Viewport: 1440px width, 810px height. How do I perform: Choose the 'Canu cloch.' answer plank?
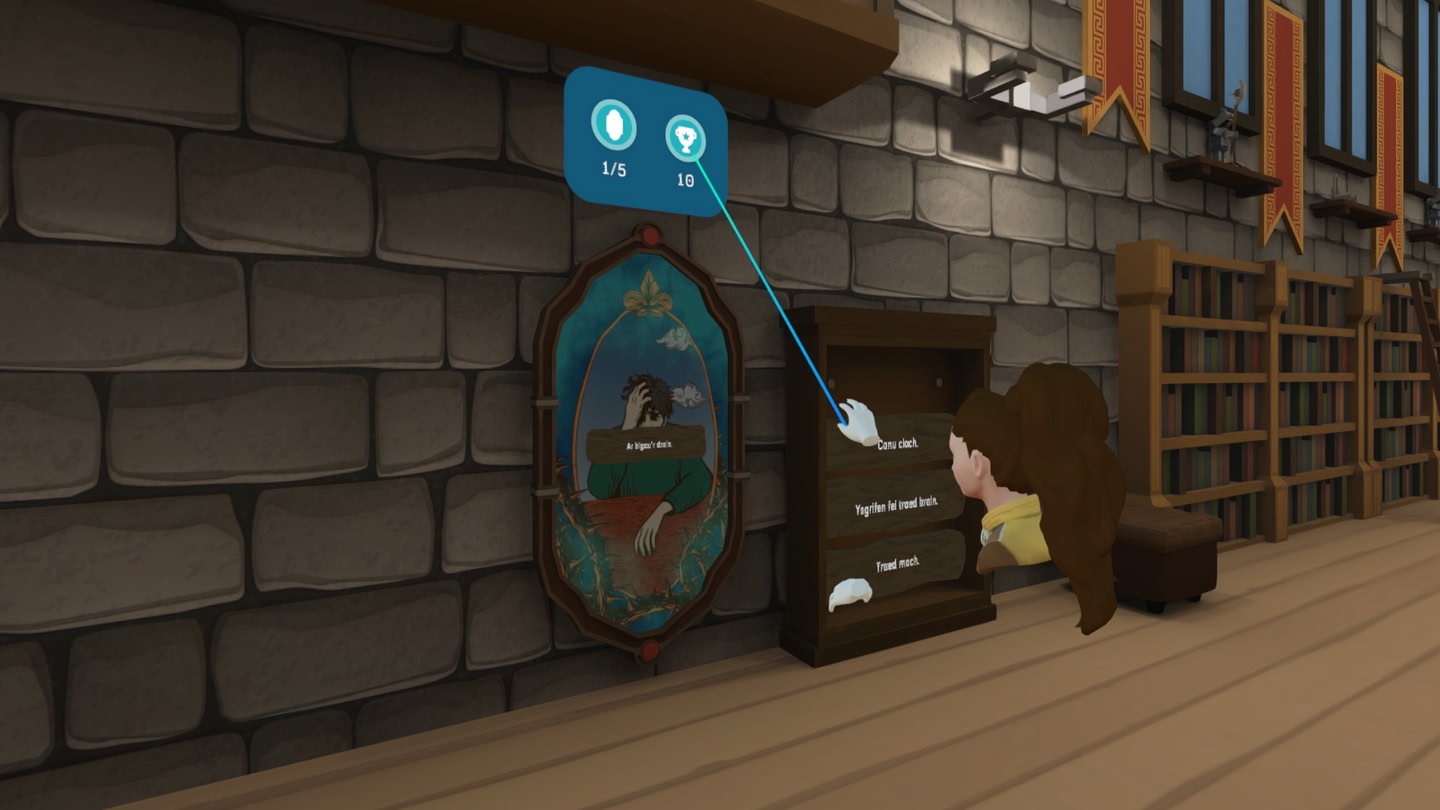[x=898, y=443]
